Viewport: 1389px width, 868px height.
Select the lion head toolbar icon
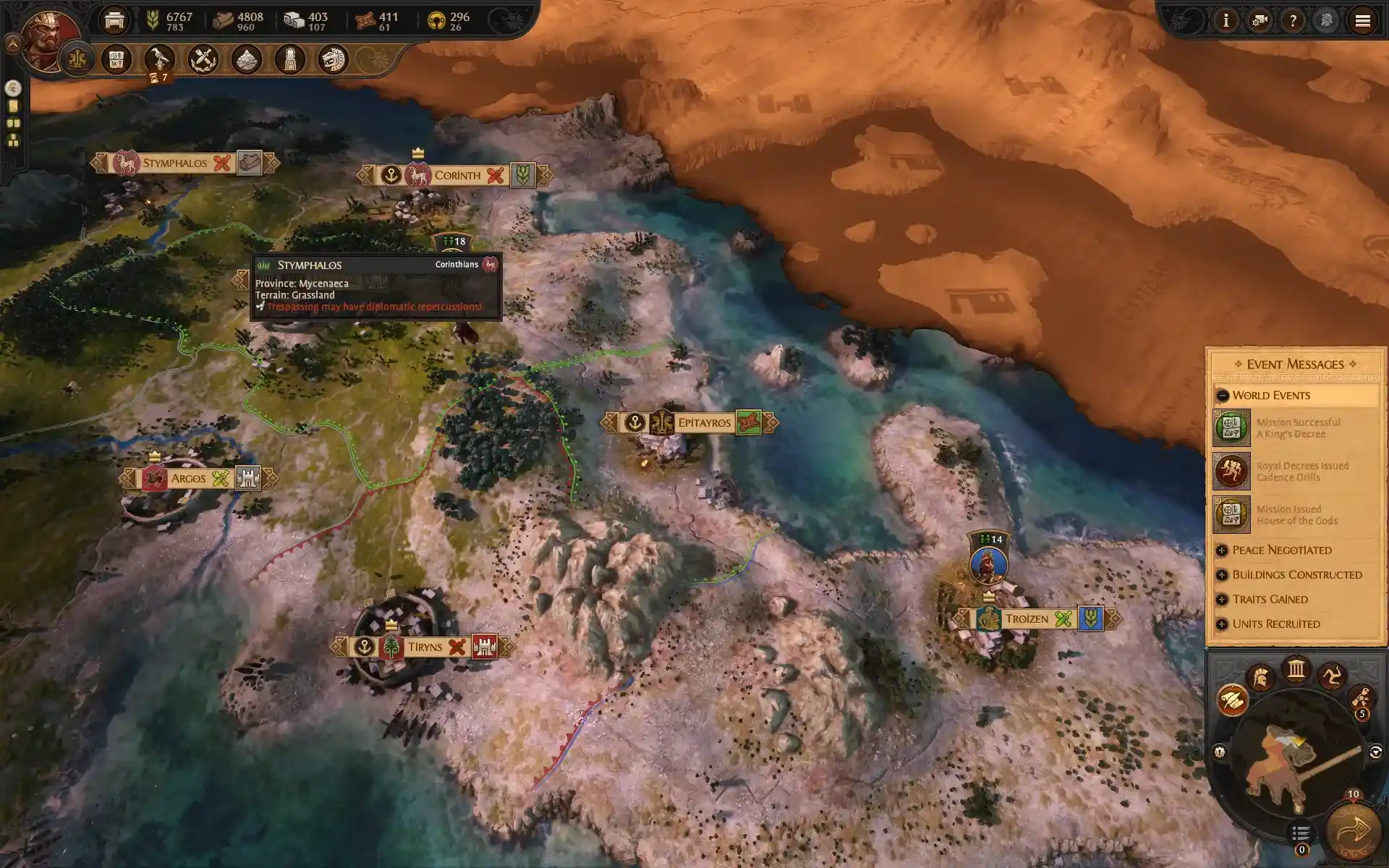pyautogui.click(x=333, y=61)
